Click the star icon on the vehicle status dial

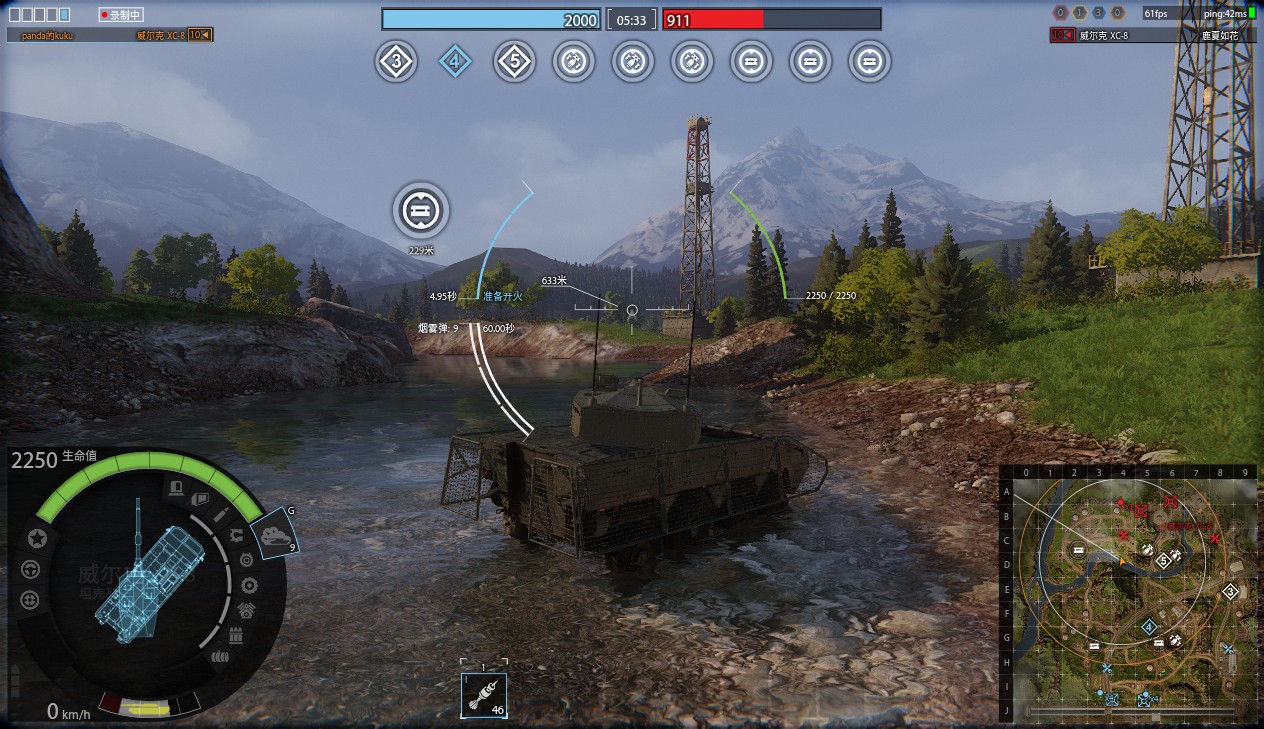coord(38,538)
